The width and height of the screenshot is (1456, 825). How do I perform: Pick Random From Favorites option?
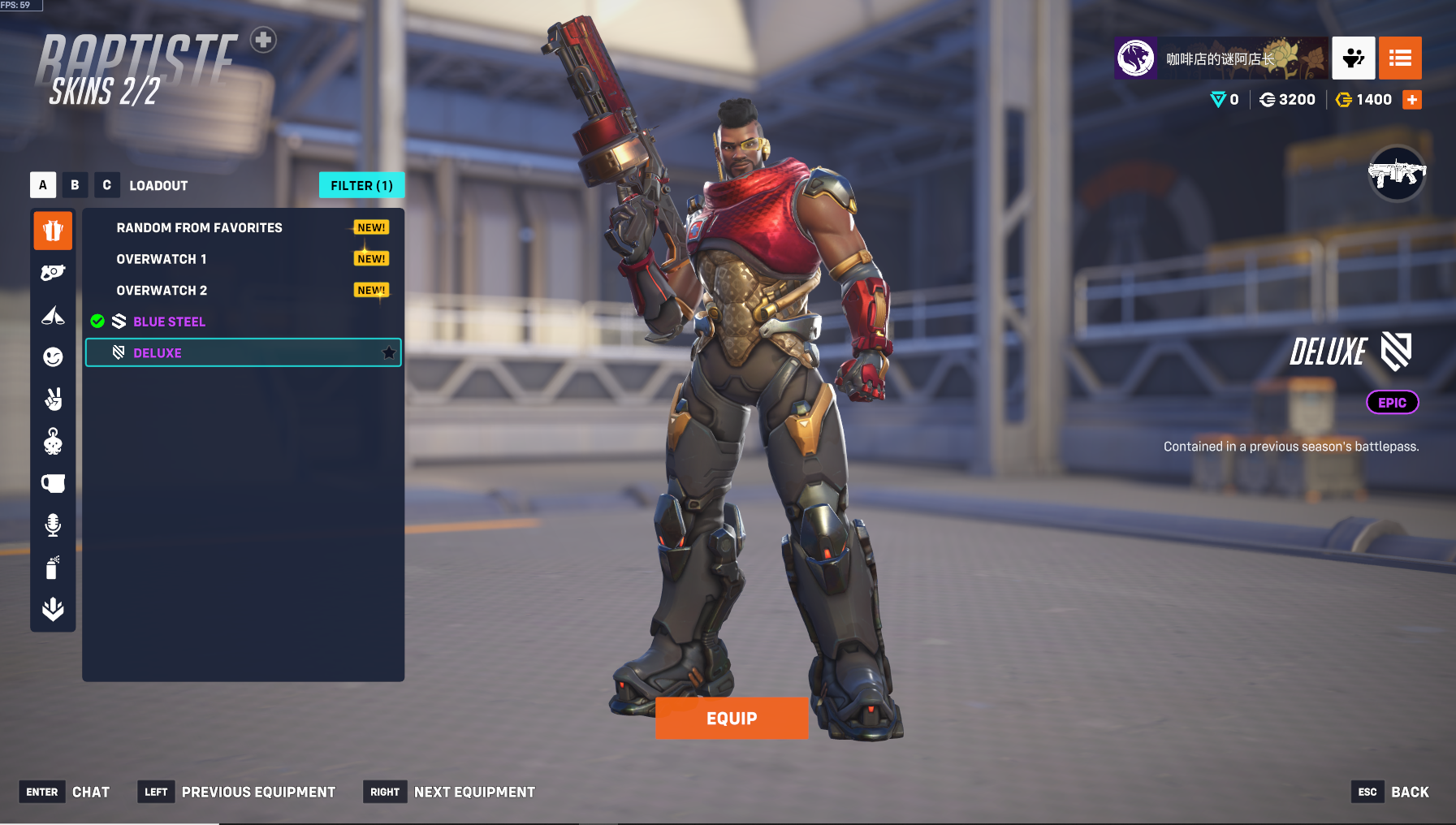199,228
